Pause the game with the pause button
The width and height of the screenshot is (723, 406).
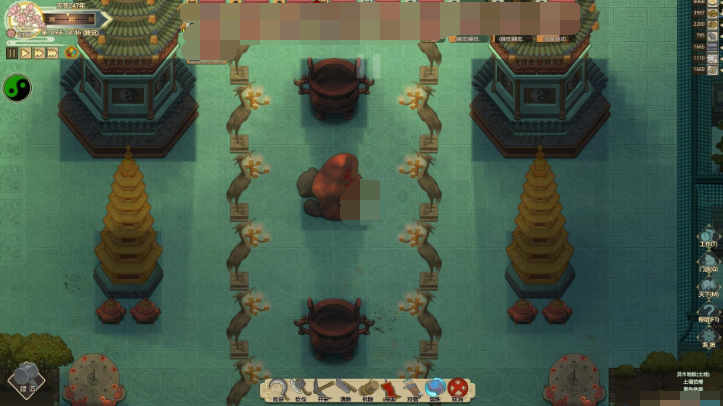coord(12,53)
